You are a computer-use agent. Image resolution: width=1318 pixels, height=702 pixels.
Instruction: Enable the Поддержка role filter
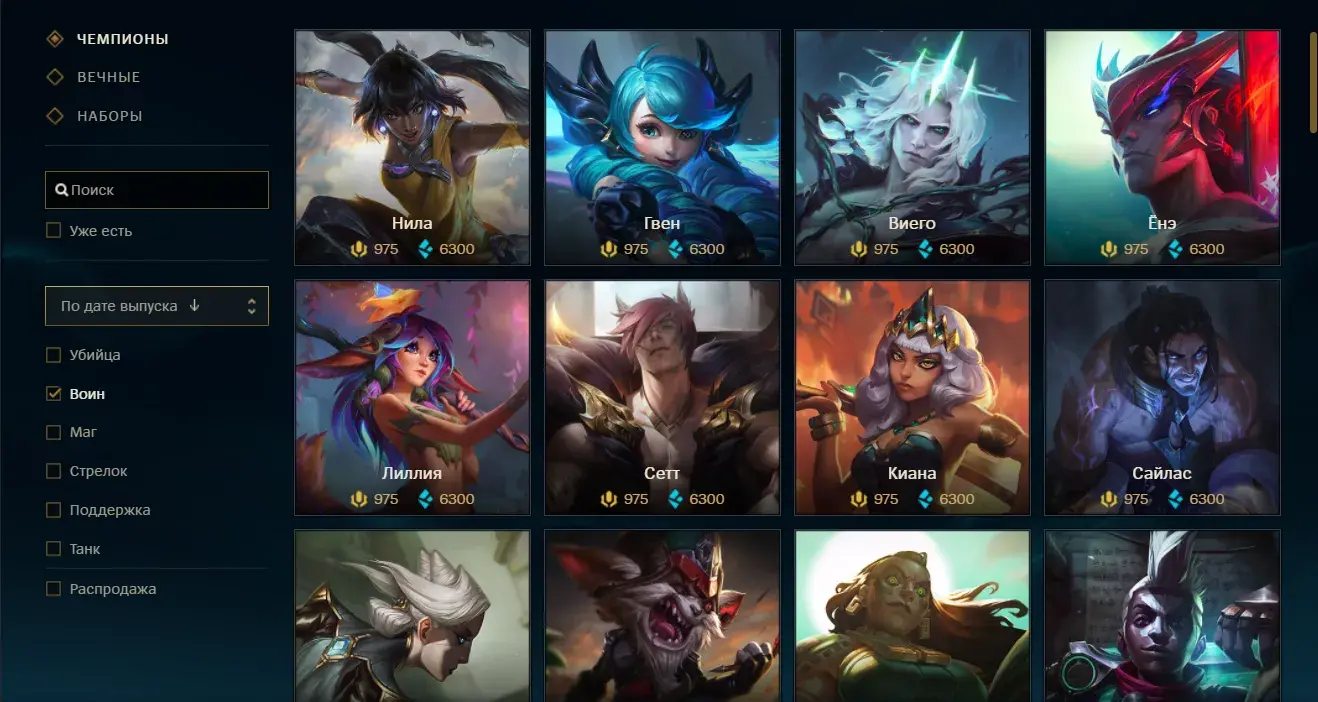point(54,510)
